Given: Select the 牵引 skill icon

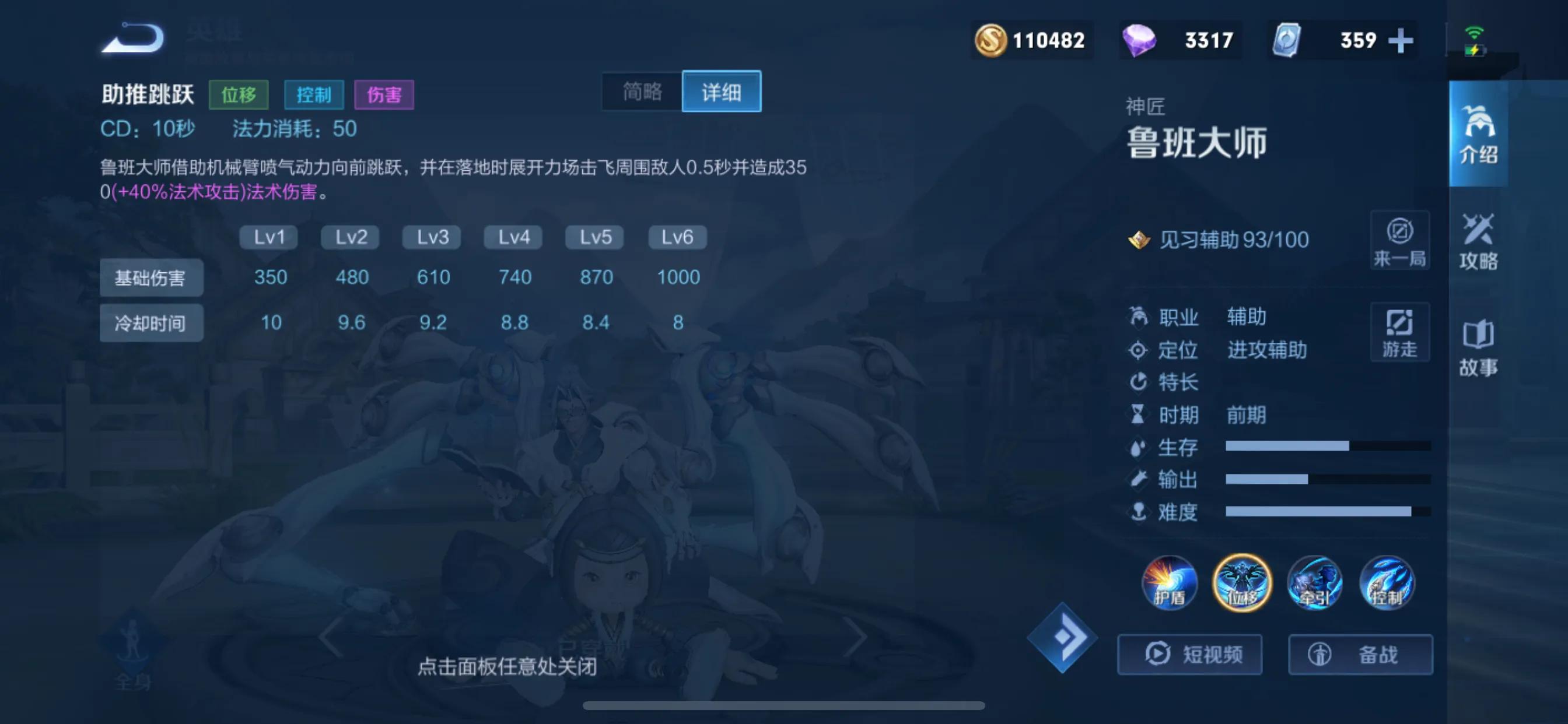Looking at the screenshot, I should point(1314,583).
